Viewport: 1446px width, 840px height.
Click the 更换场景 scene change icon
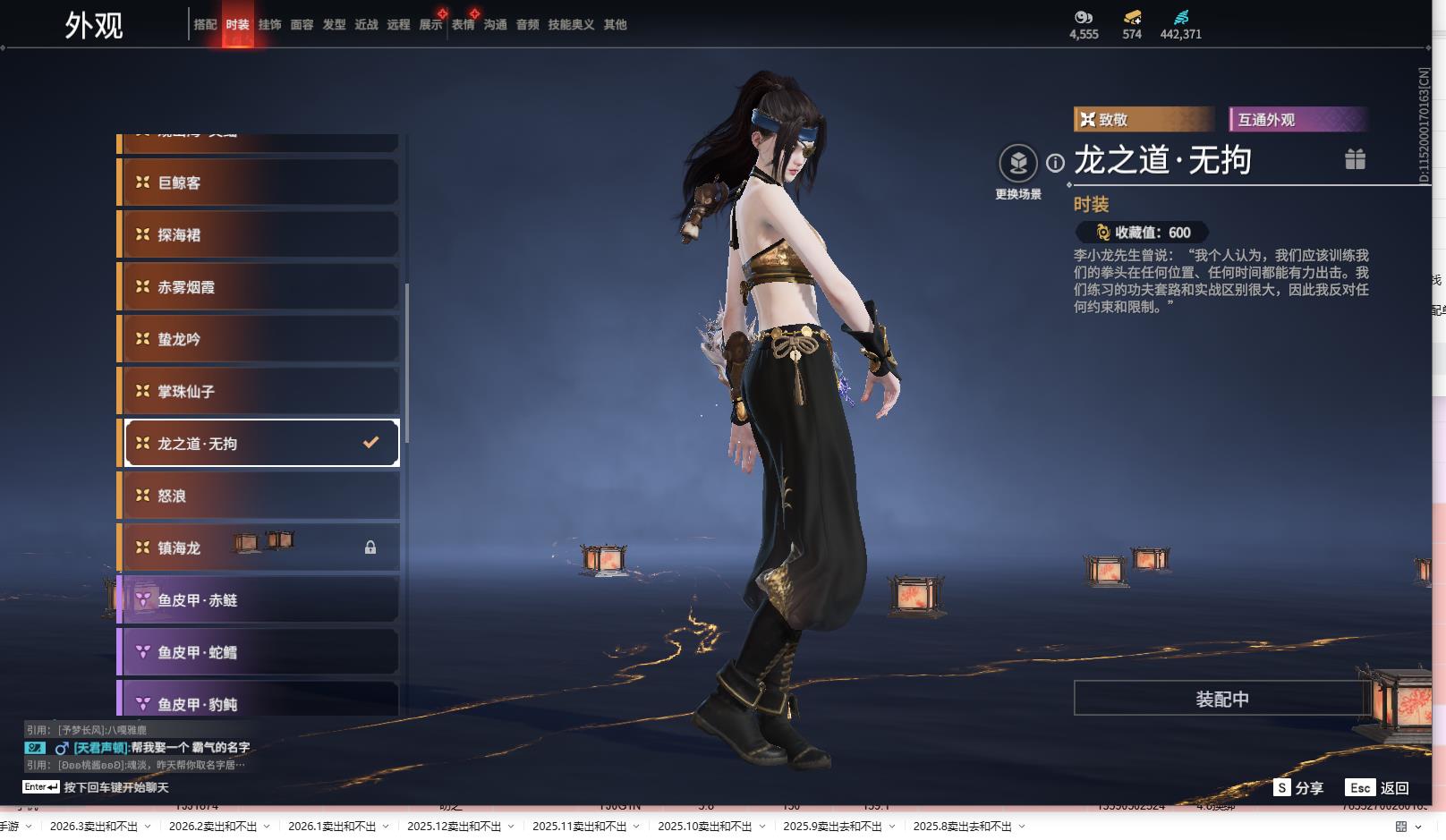point(1018,164)
